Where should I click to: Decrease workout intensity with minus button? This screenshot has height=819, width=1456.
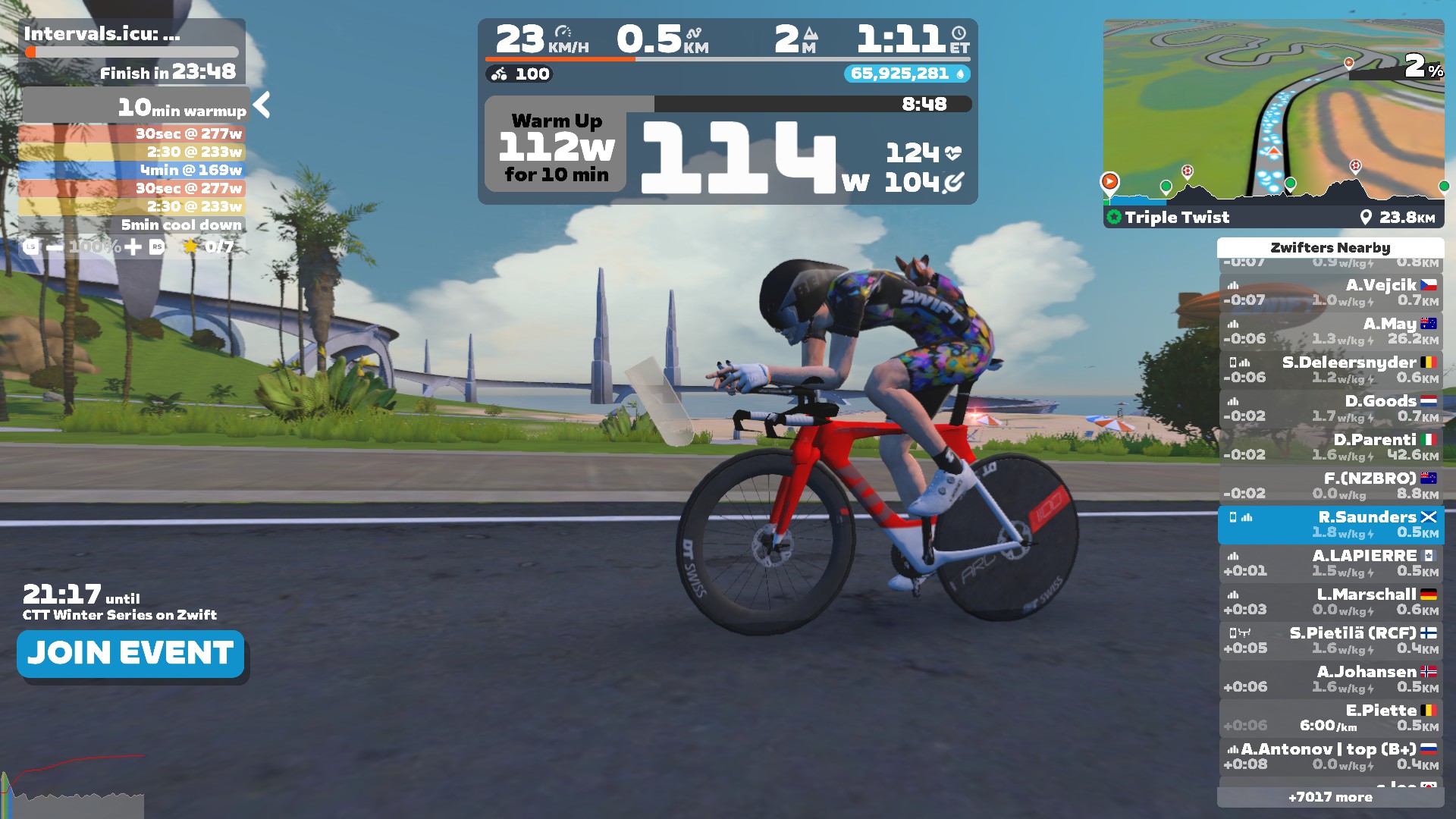coord(55,247)
